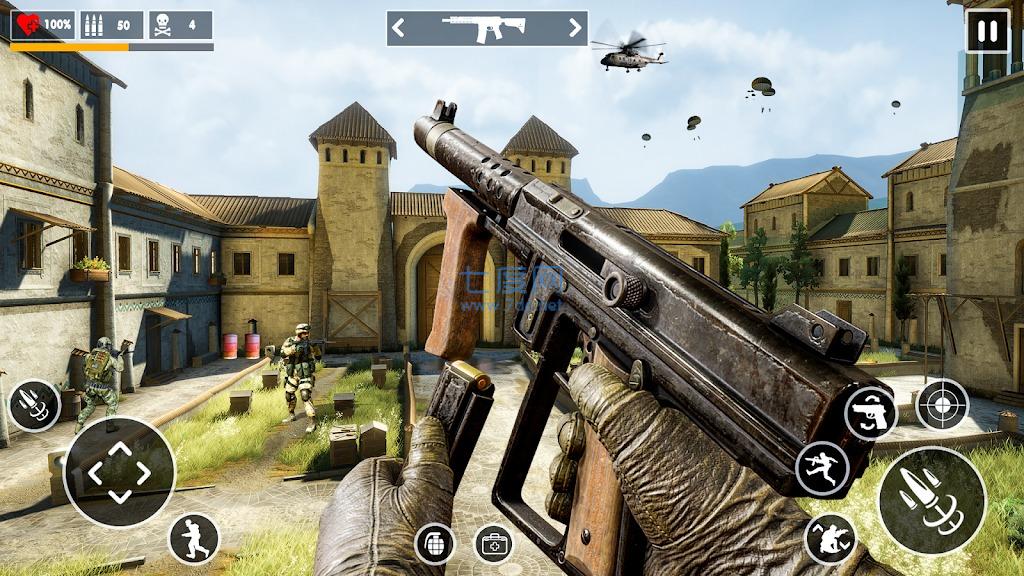
Task: Aim down sights with the crosshair button
Action: pos(942,404)
